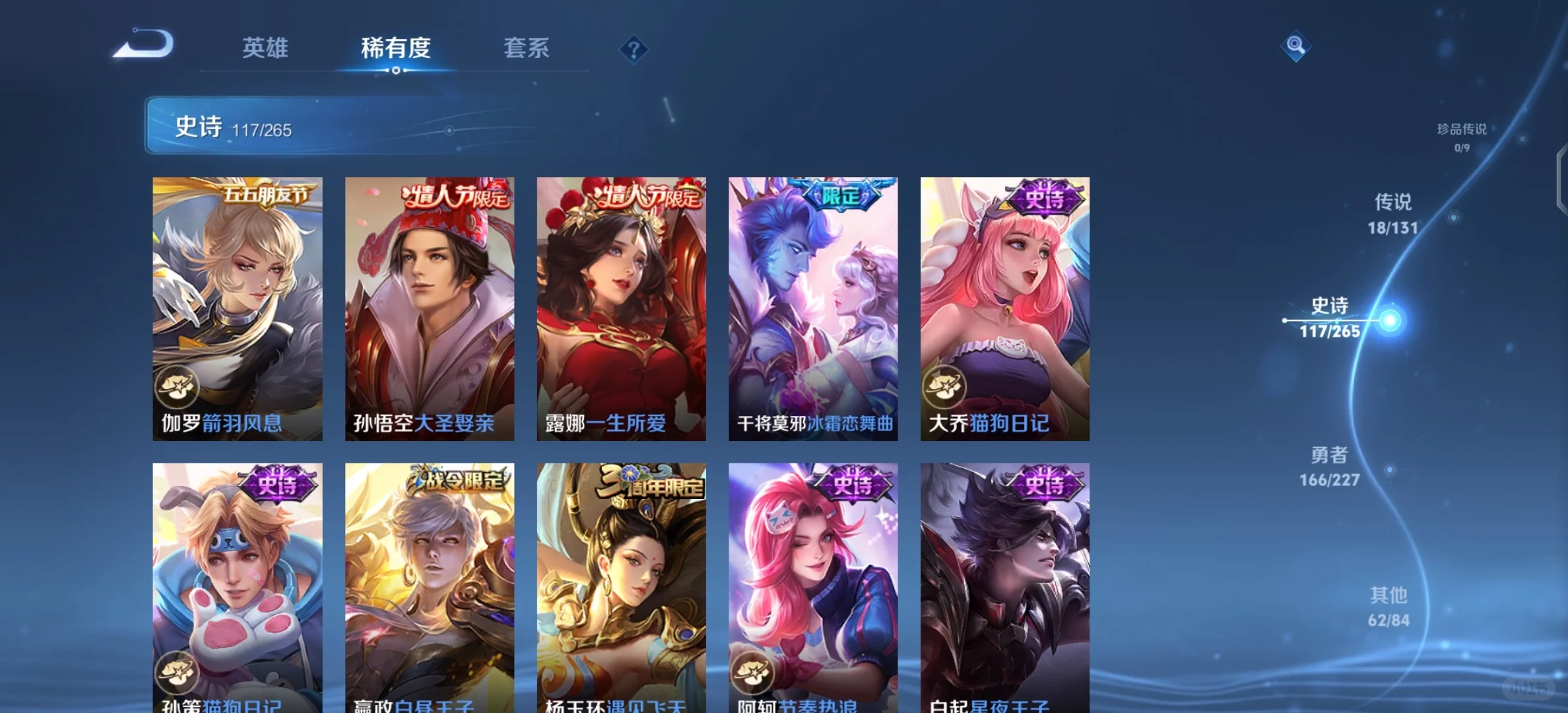Select the 稀有度 tab
The width and height of the screenshot is (1568, 713).
395,48
